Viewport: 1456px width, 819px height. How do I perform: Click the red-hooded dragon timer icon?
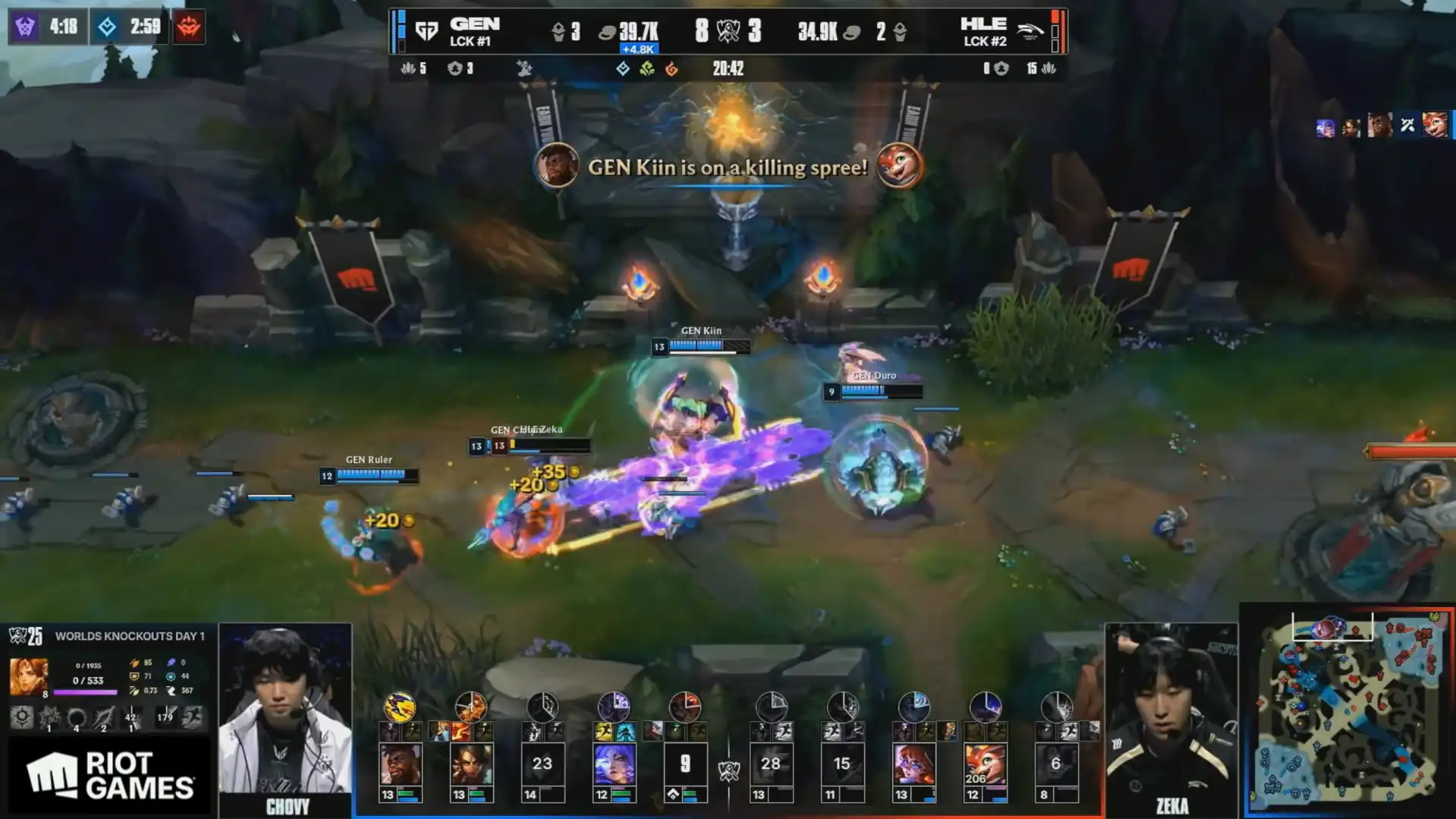pyautogui.click(x=188, y=27)
